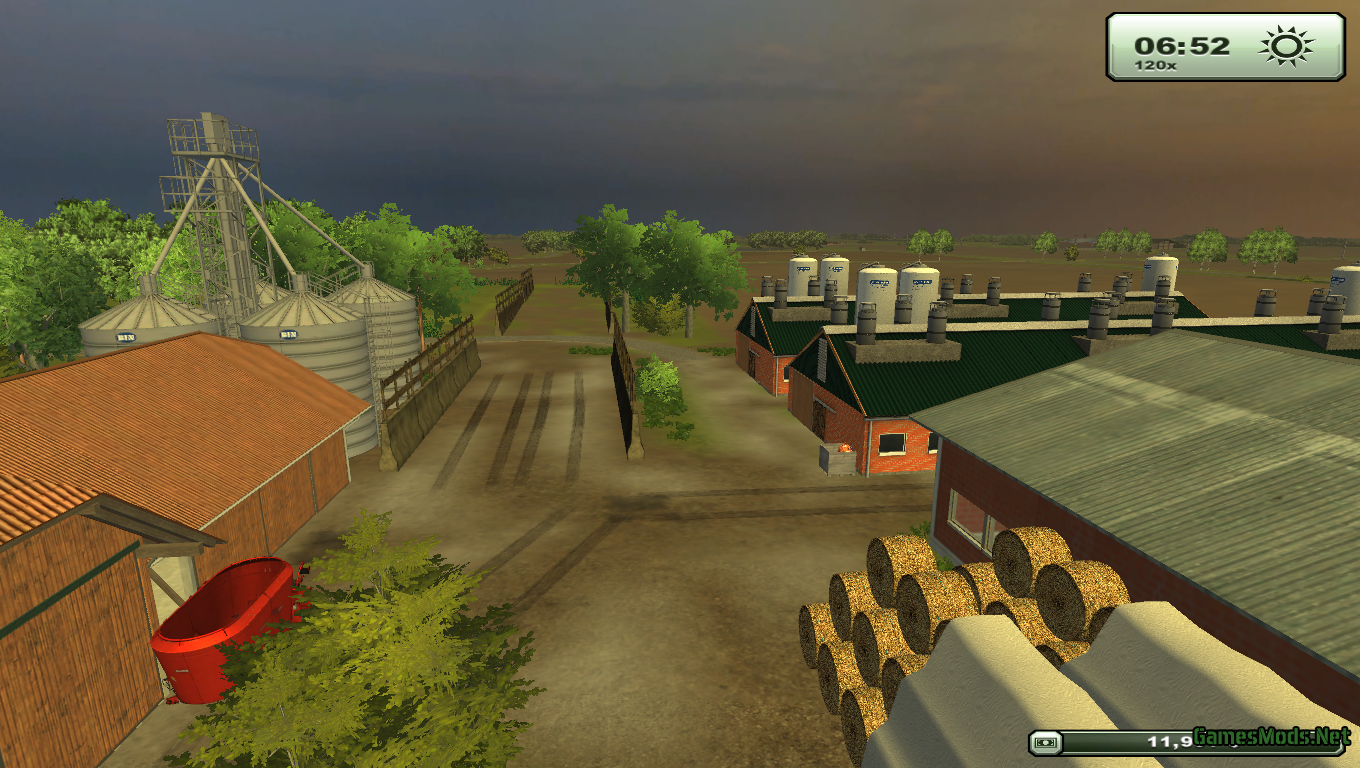Select the money banknote icon

[1046, 741]
